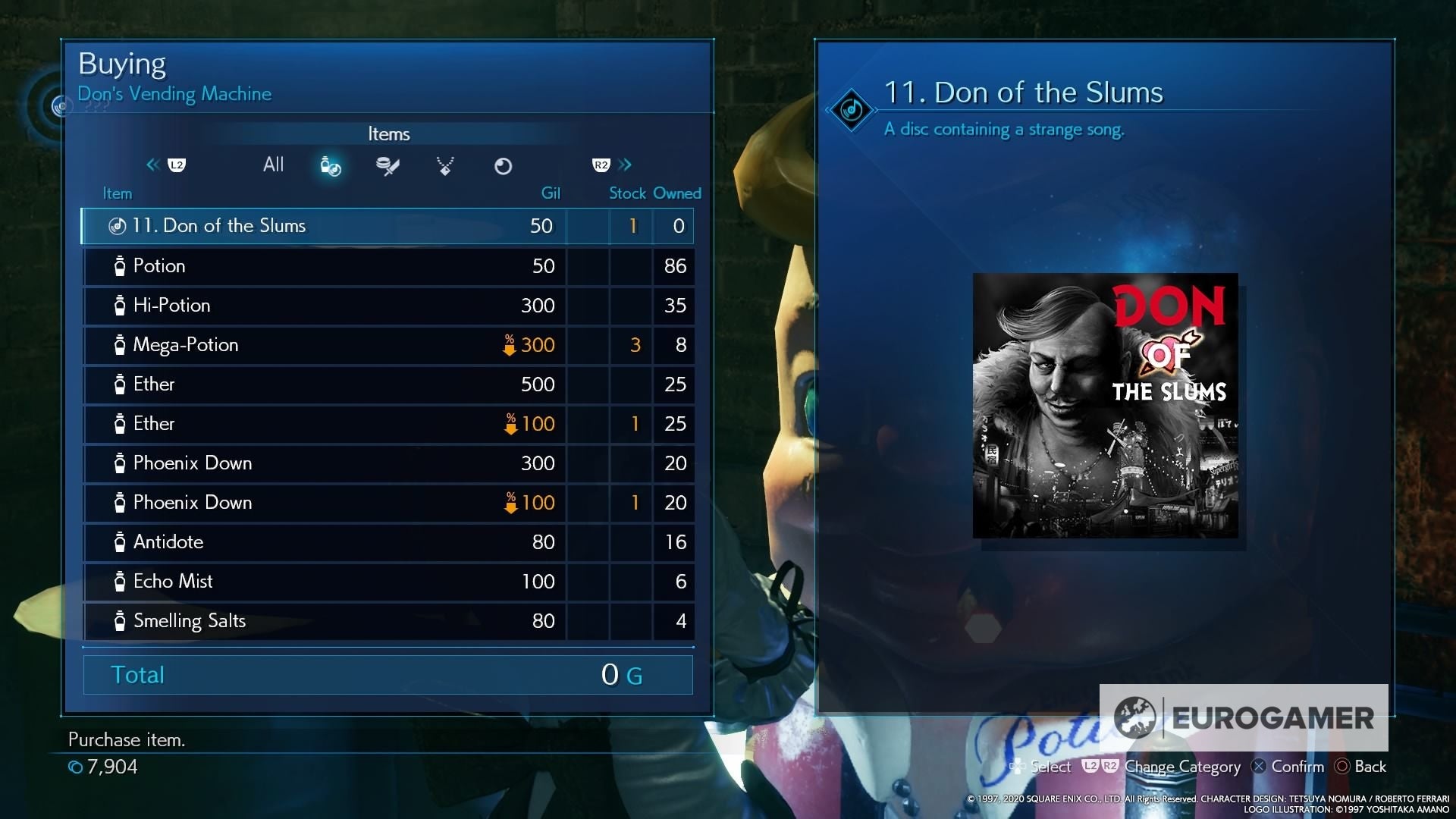Select the 11. Don of the Slums disc row
Viewport: 1456px width, 819px height.
pos(387,226)
